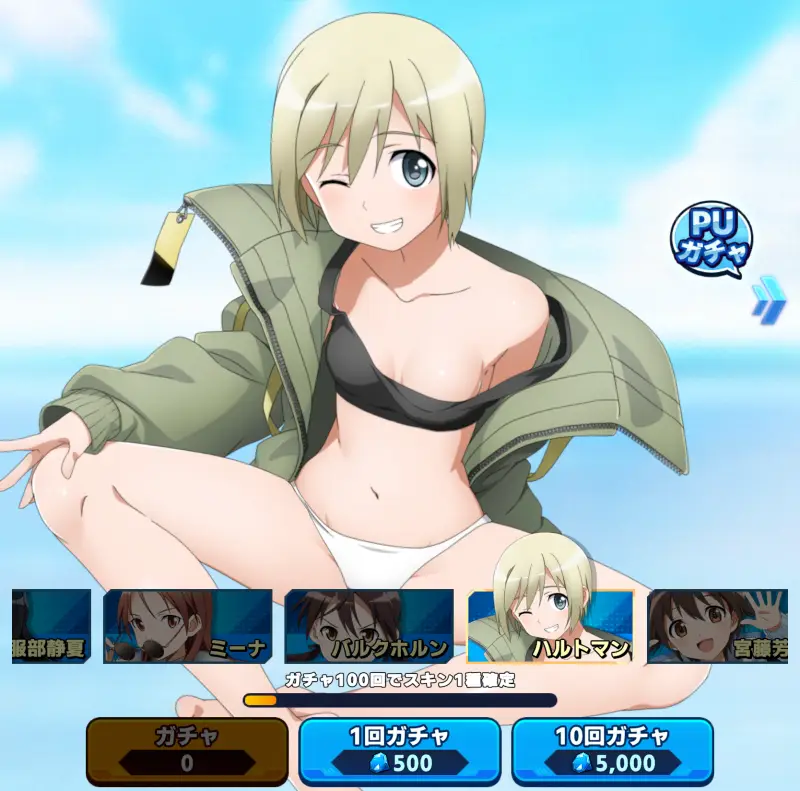Click the blue double-arrow next button
Viewport: 800px width, 791px height.
765,303
